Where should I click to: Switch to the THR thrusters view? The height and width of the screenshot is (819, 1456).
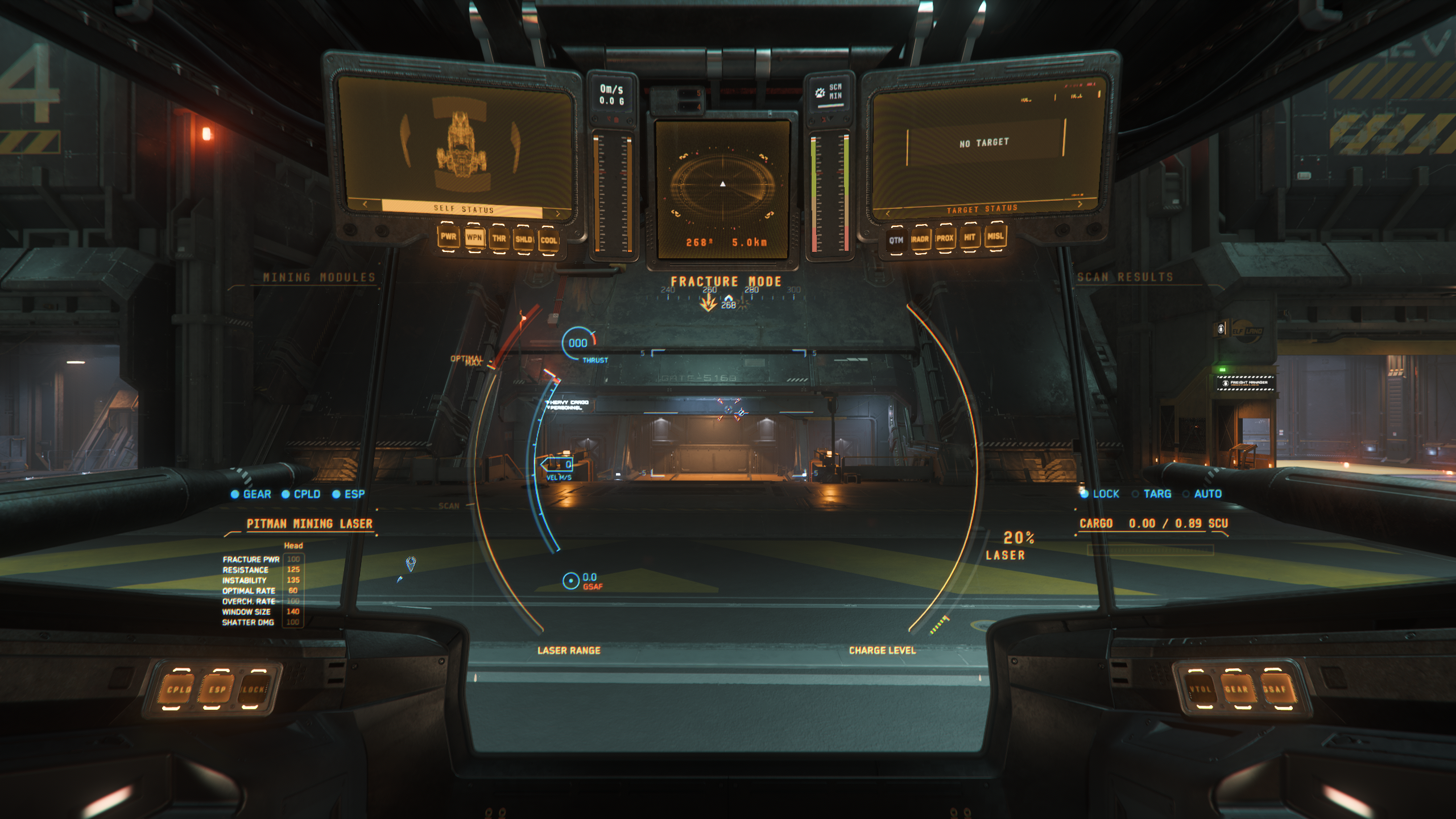499,239
